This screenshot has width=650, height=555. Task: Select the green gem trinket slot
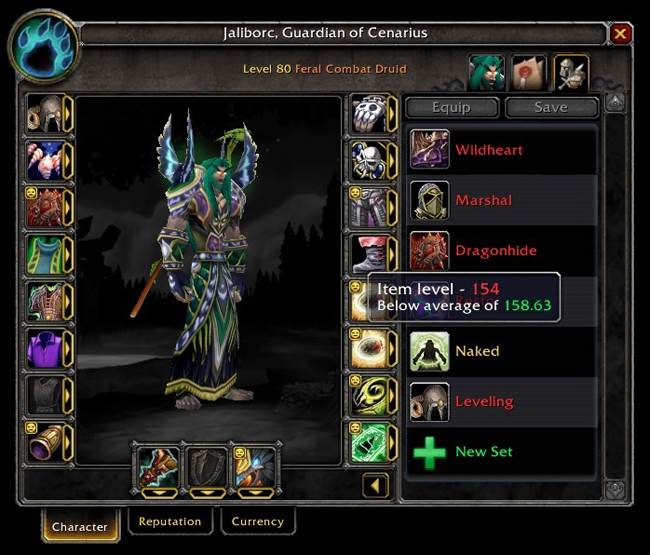click(367, 441)
